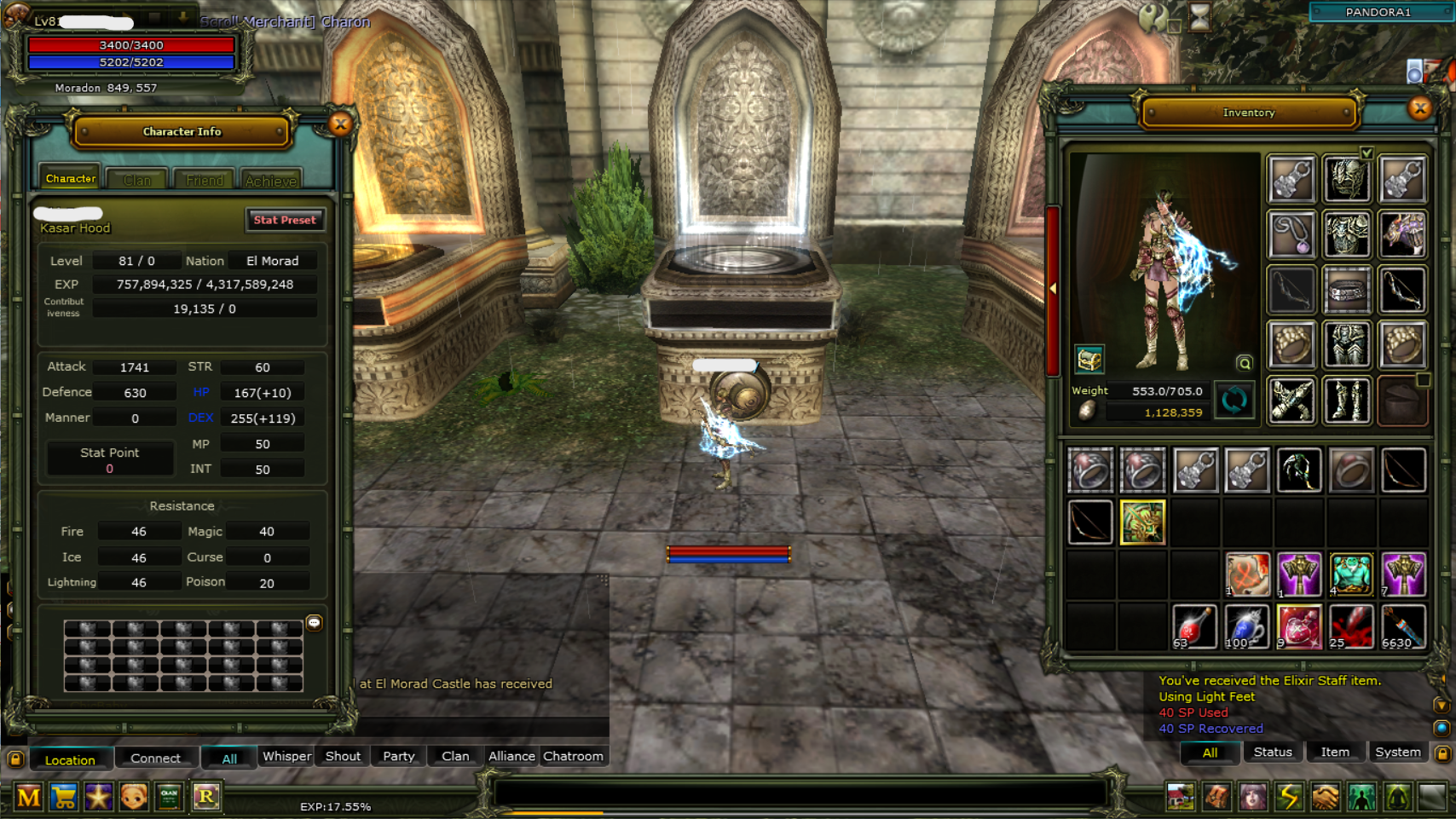This screenshot has width=1456, height=819.
Task: Click the gold M menu icon
Action: point(28,797)
